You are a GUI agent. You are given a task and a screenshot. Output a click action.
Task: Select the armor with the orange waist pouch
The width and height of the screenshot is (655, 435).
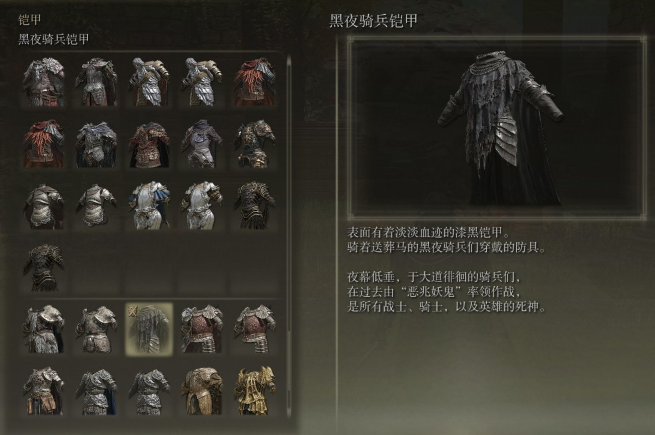pyautogui.click(x=44, y=390)
